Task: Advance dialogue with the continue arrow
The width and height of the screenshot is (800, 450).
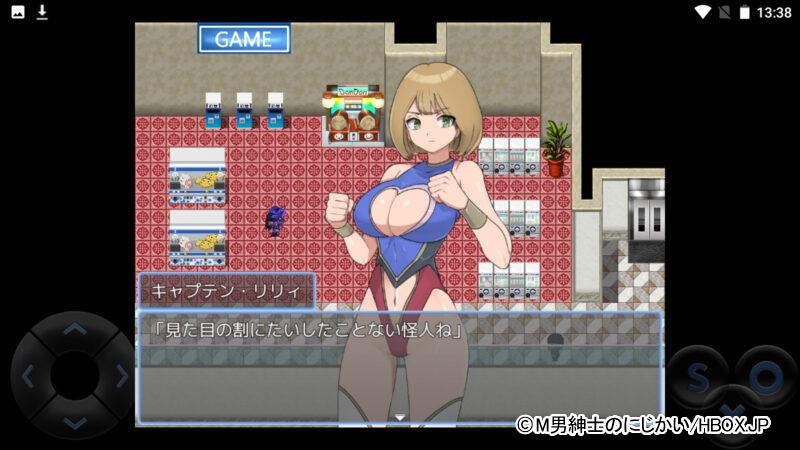Action: pos(400,415)
